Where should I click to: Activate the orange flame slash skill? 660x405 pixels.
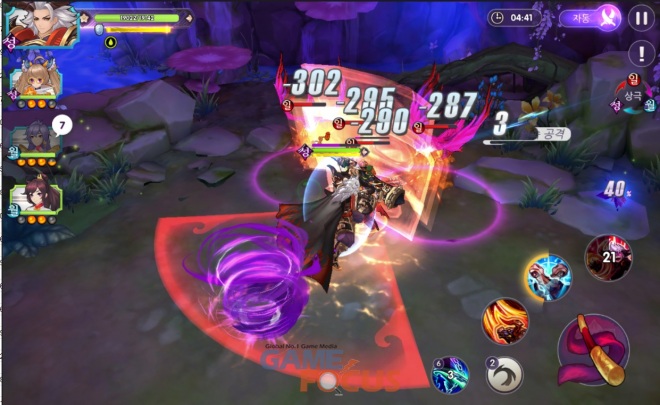click(505, 320)
